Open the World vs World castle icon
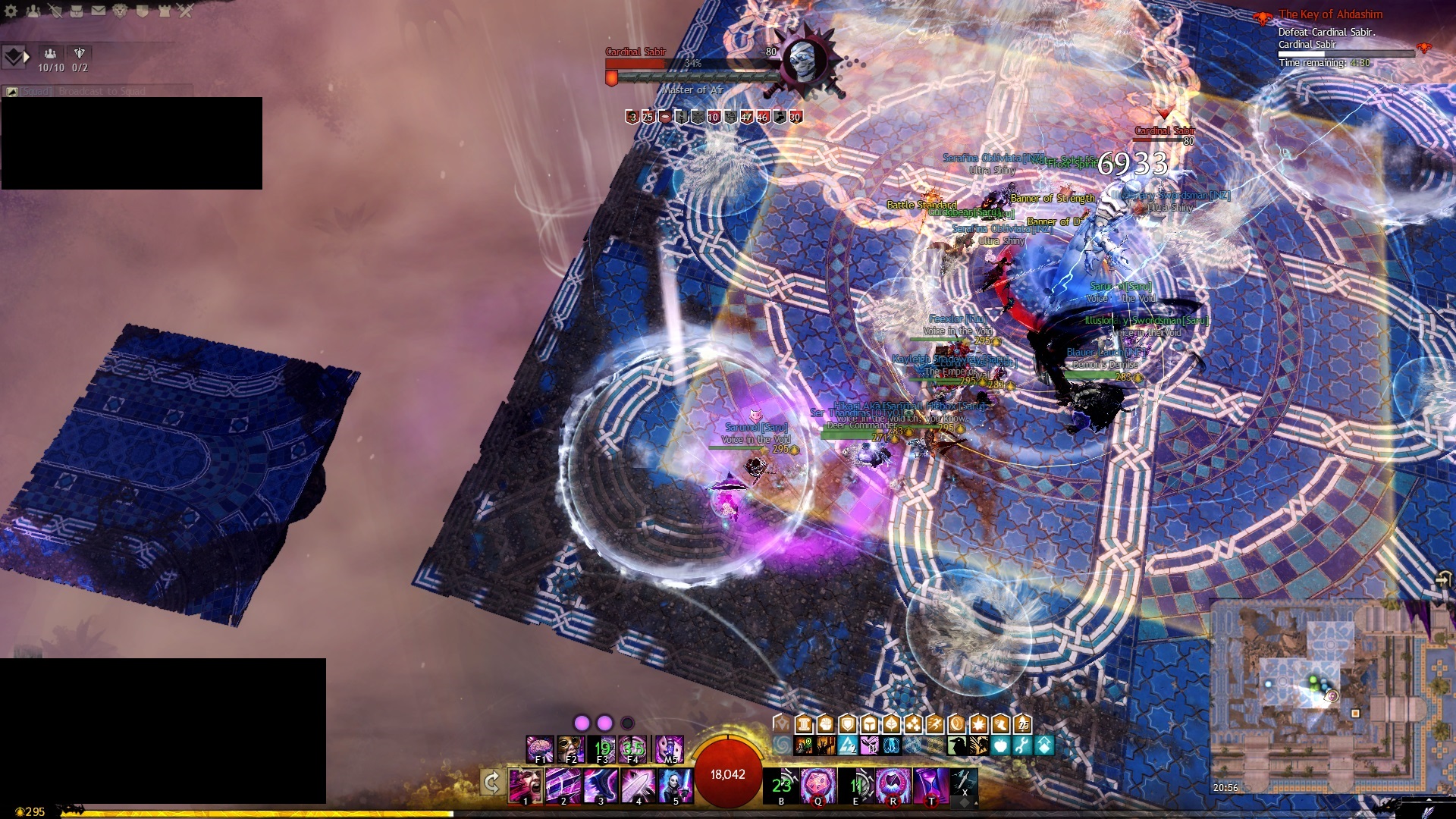 click(x=165, y=11)
